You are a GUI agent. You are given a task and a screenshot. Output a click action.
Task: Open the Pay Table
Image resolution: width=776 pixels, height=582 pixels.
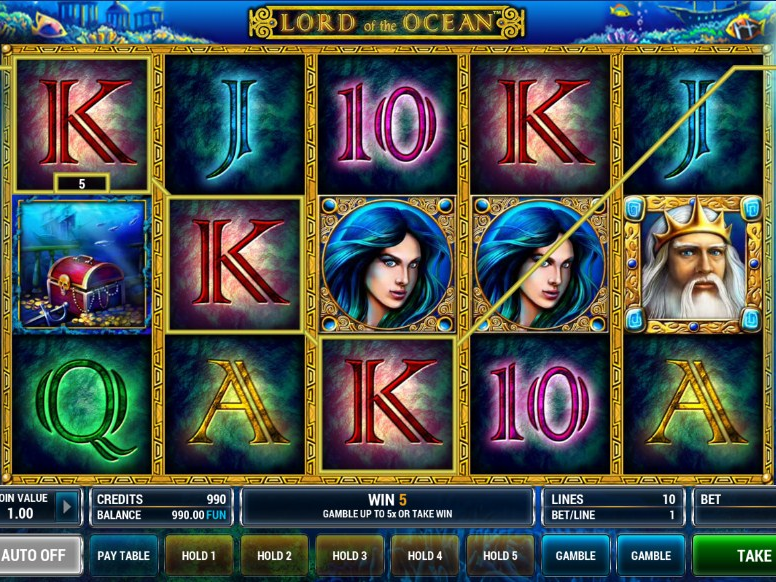(123, 555)
